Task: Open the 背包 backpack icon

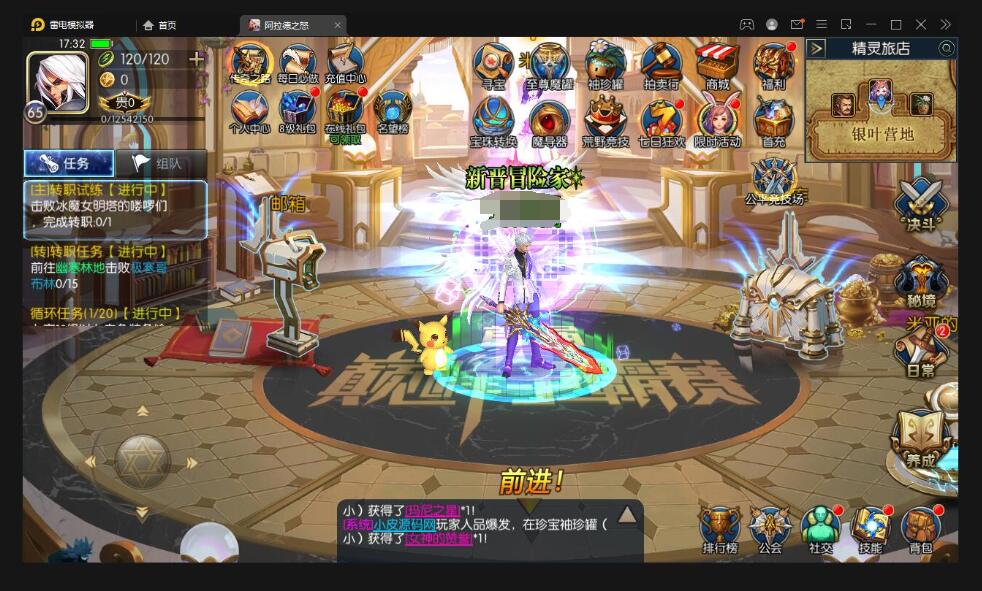Action: tap(920, 527)
